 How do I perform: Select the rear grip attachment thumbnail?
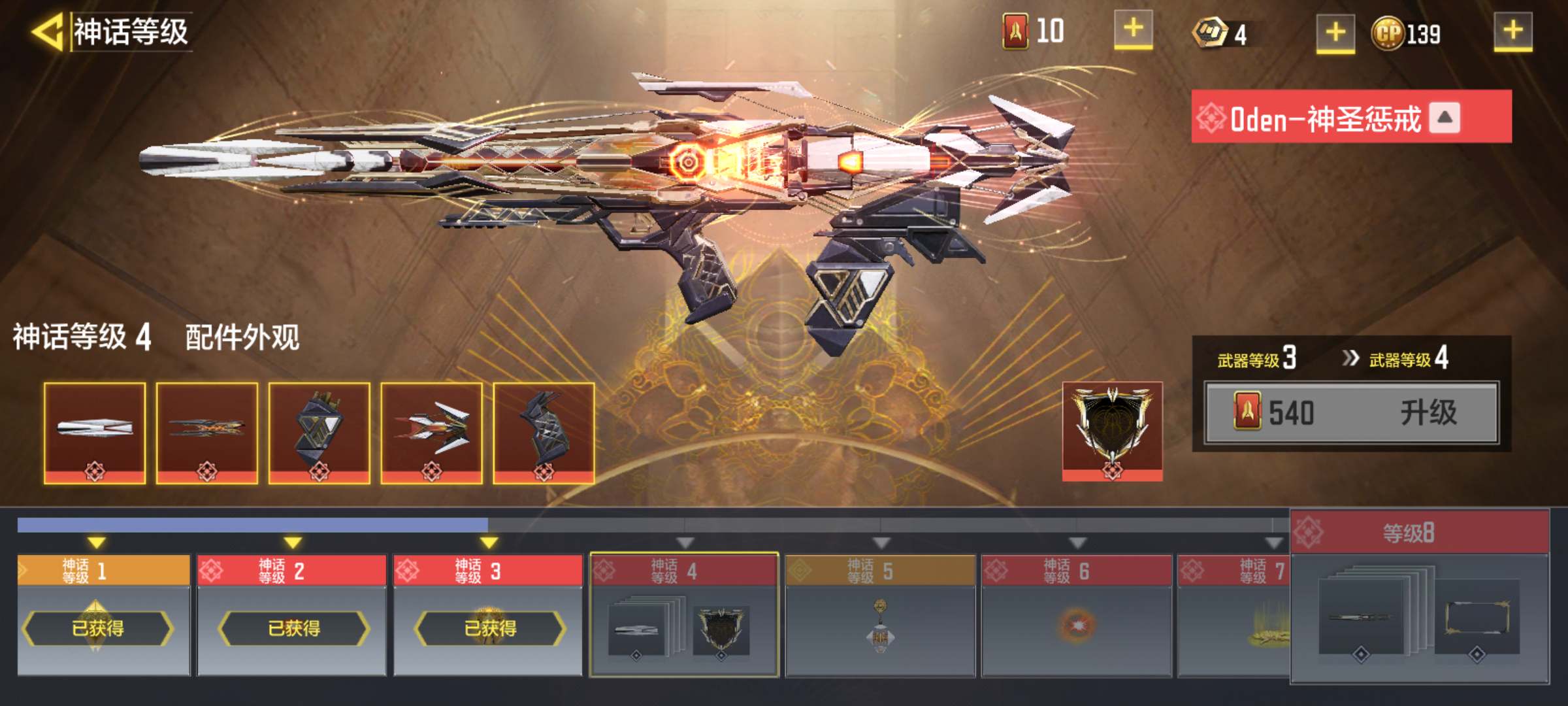tap(544, 433)
